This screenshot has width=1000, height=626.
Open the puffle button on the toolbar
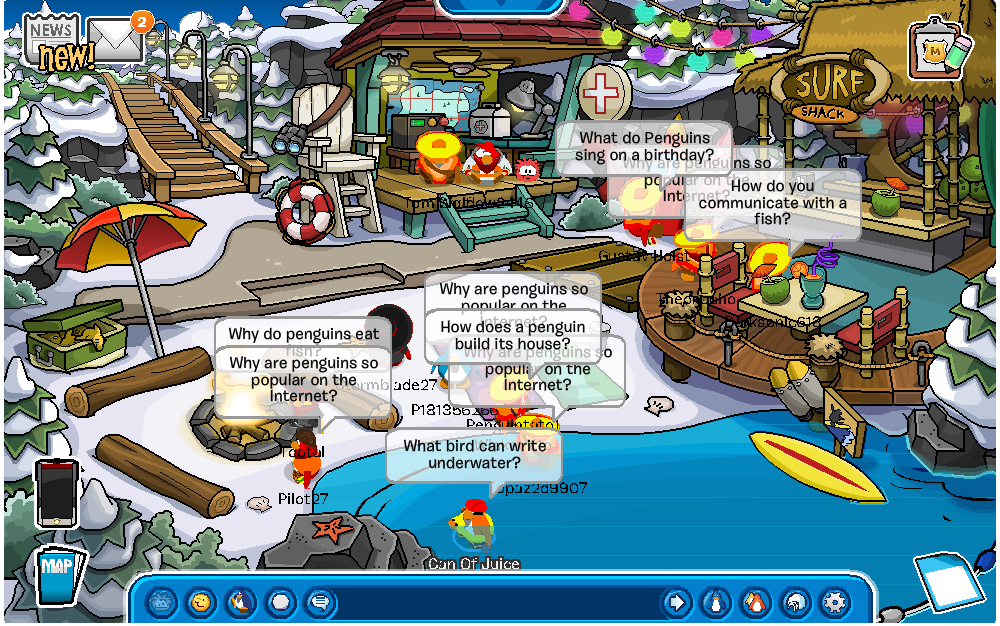coord(162,602)
